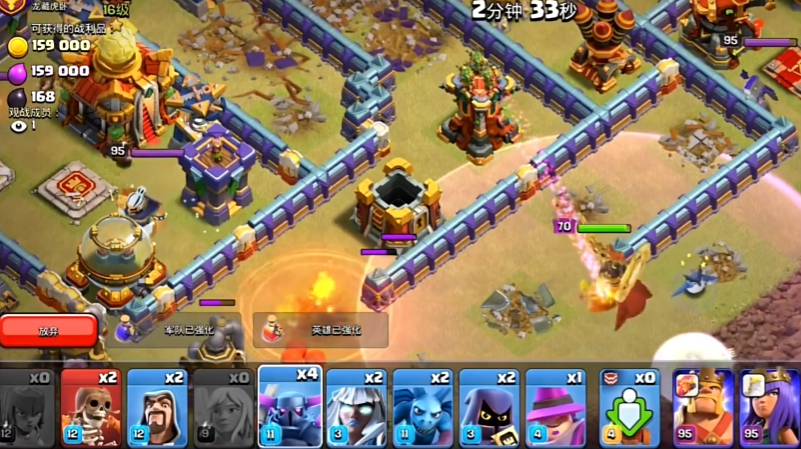Choose the Wizard troop slot
Screen dimensions: 801x449
click(157, 407)
